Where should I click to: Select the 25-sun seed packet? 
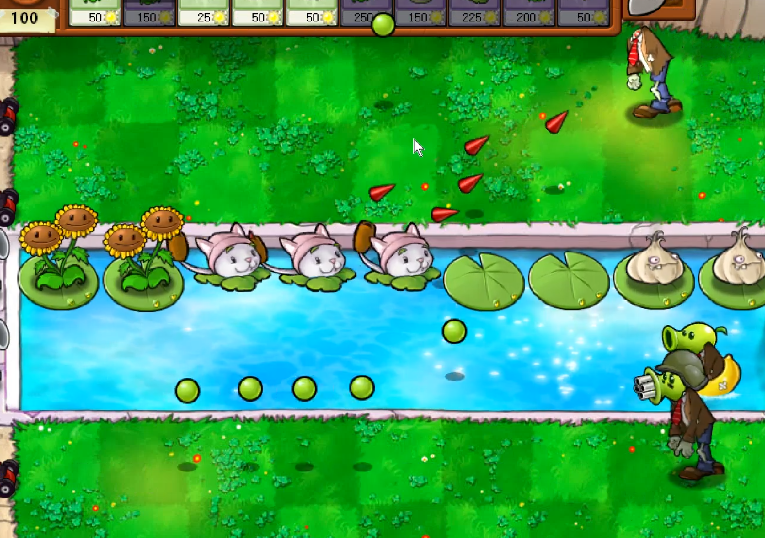(x=204, y=12)
